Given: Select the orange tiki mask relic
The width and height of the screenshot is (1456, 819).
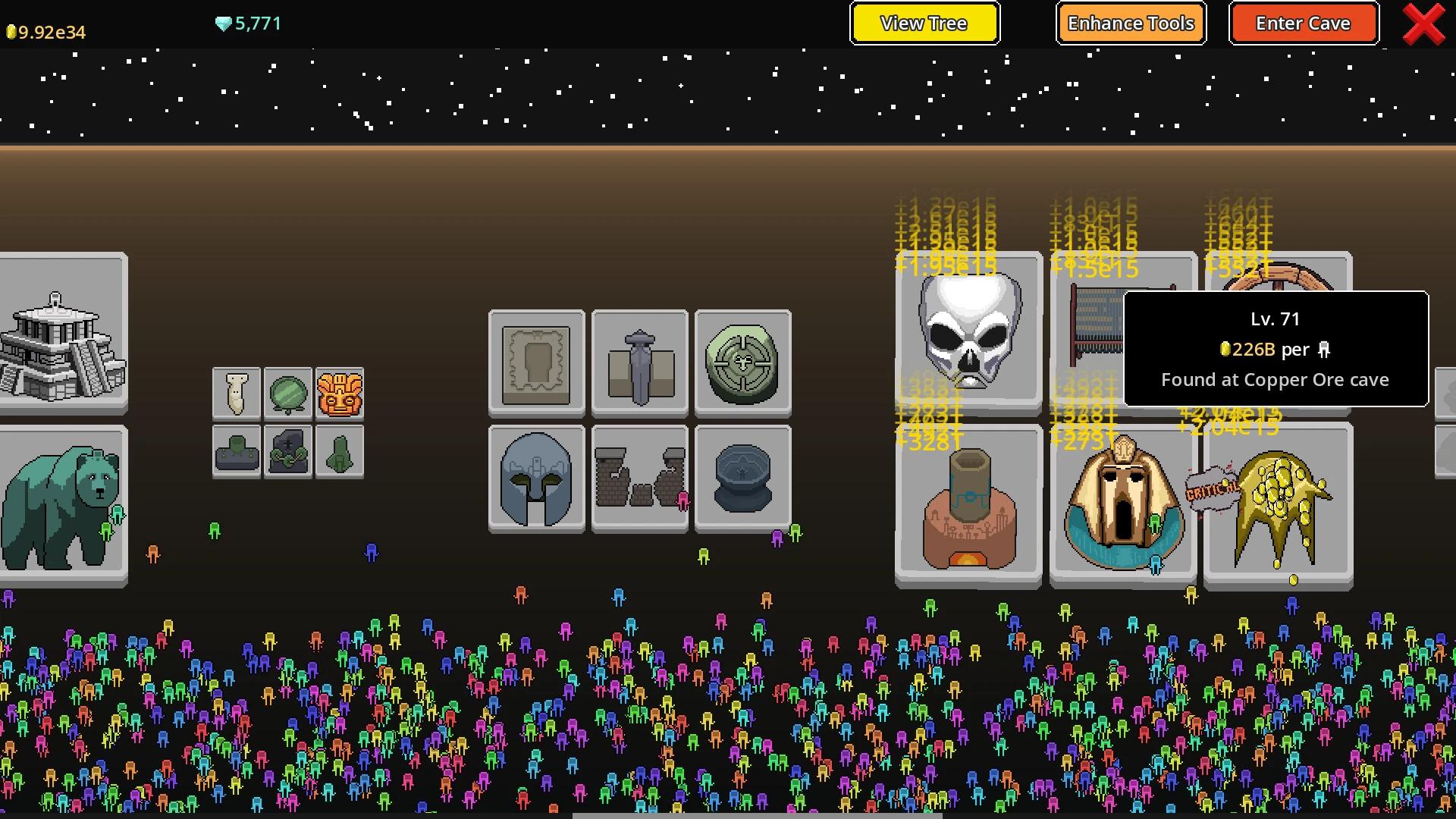Looking at the screenshot, I should (x=340, y=393).
